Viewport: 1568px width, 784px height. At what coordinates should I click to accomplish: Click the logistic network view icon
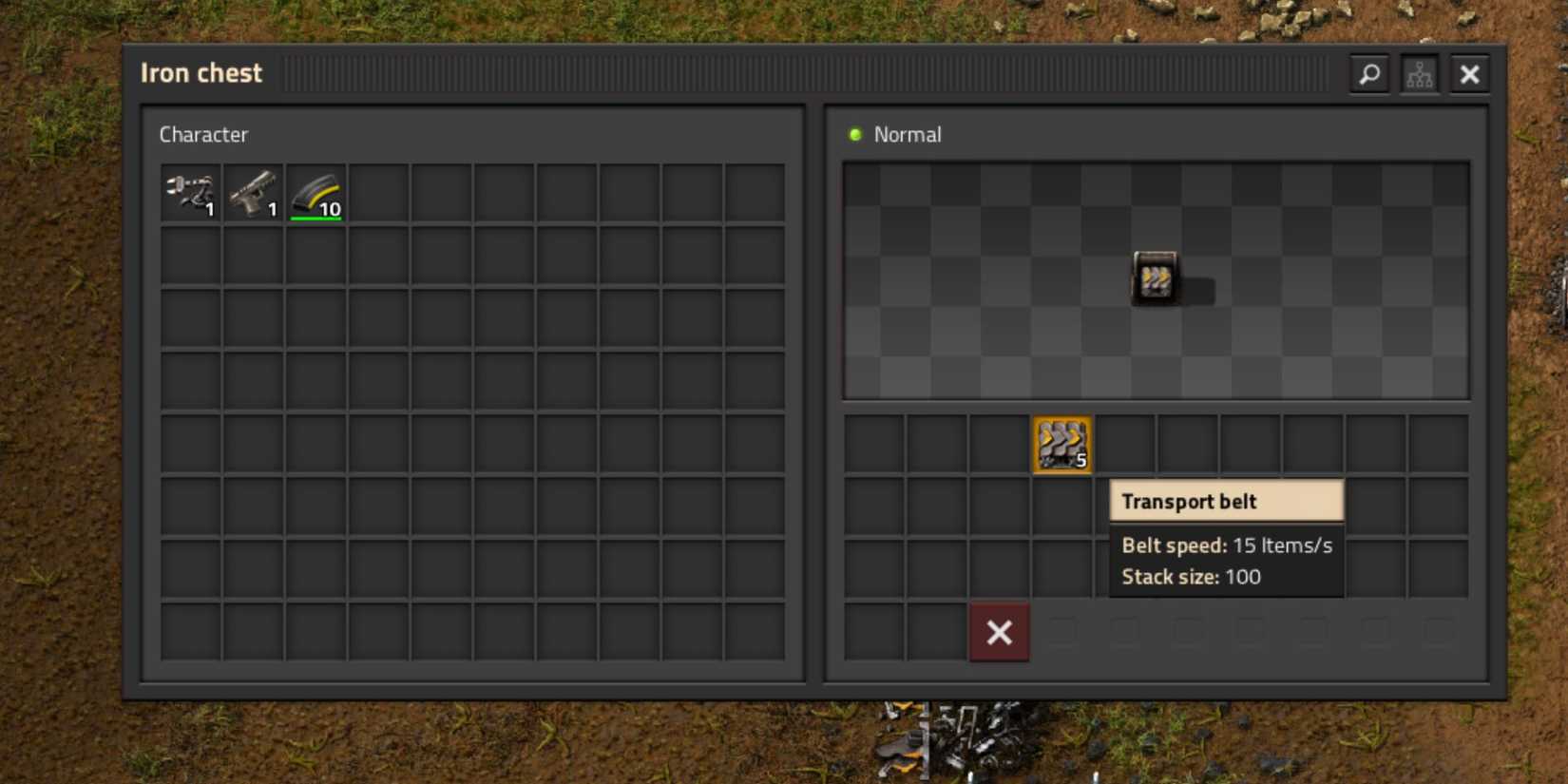[1419, 73]
